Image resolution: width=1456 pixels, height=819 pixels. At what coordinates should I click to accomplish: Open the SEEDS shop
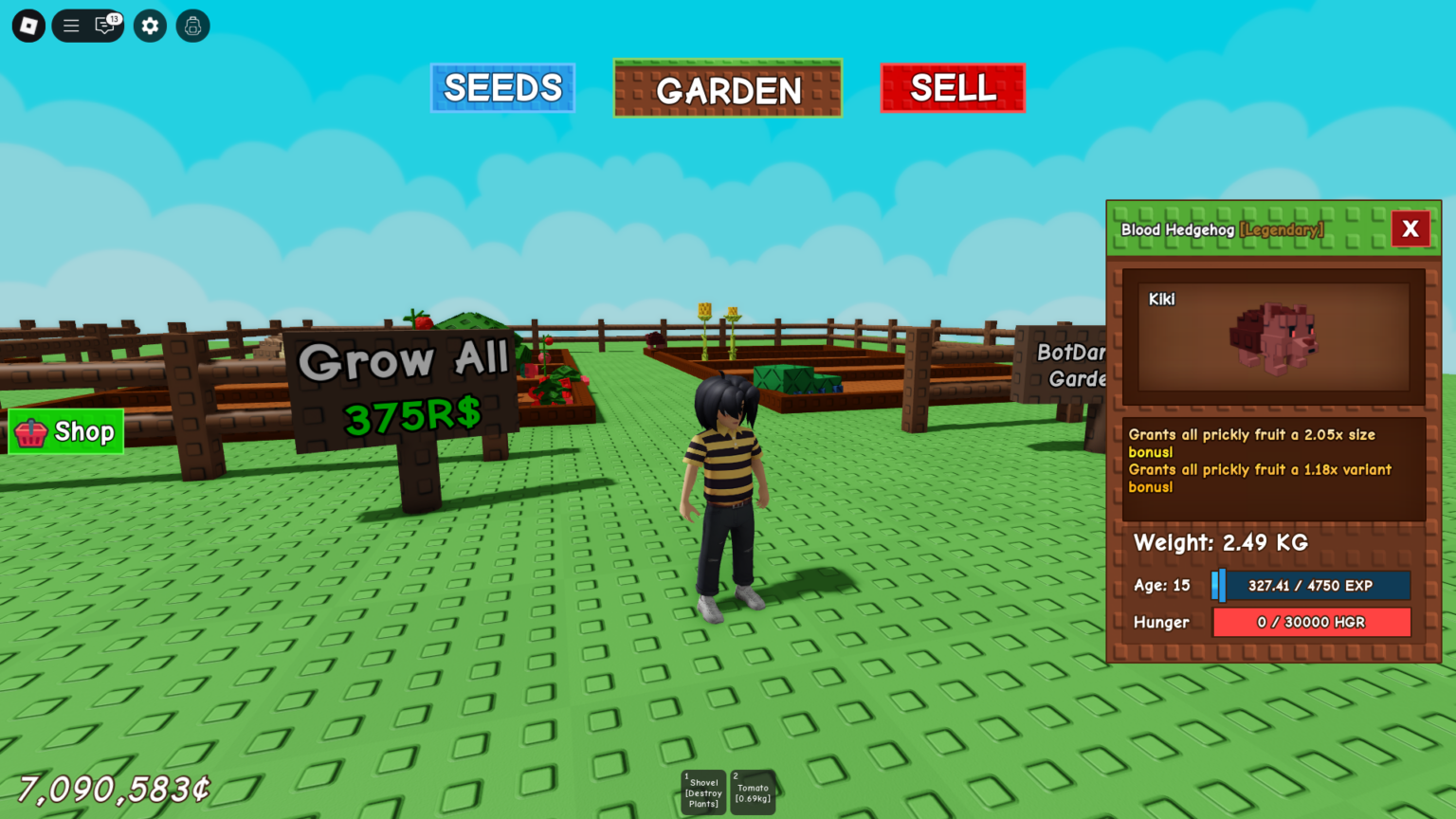pos(502,87)
